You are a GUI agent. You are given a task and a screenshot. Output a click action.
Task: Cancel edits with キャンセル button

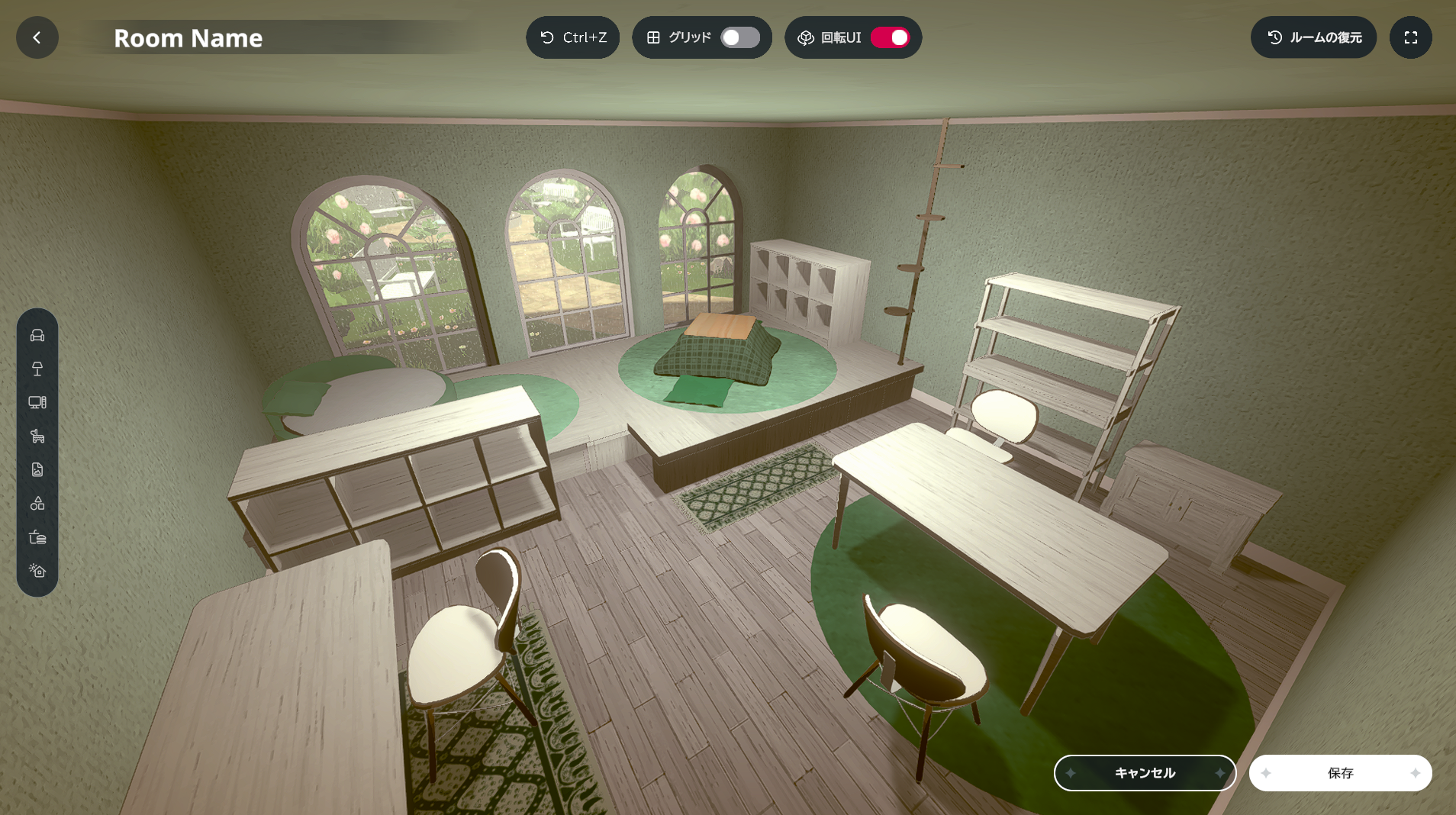[x=1145, y=773]
